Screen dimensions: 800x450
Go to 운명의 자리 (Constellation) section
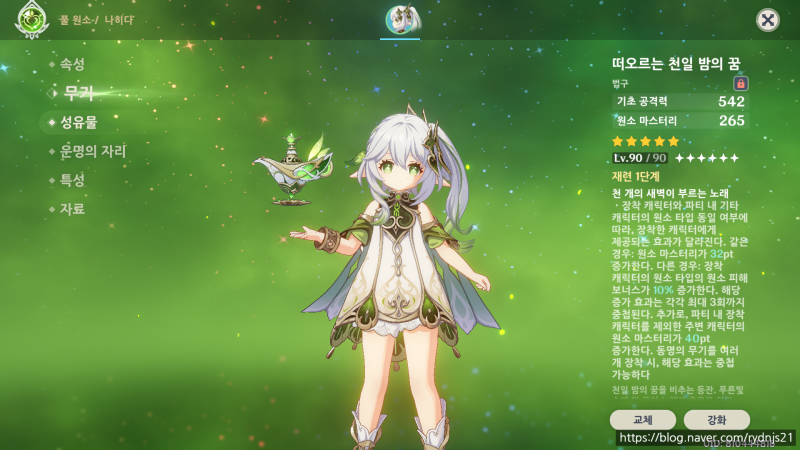[92, 151]
